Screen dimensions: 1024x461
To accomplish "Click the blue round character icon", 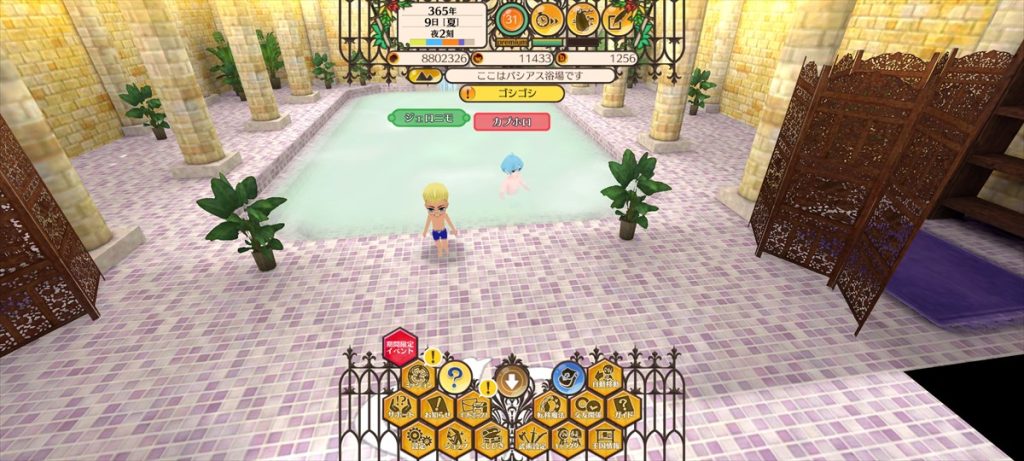I will (568, 377).
